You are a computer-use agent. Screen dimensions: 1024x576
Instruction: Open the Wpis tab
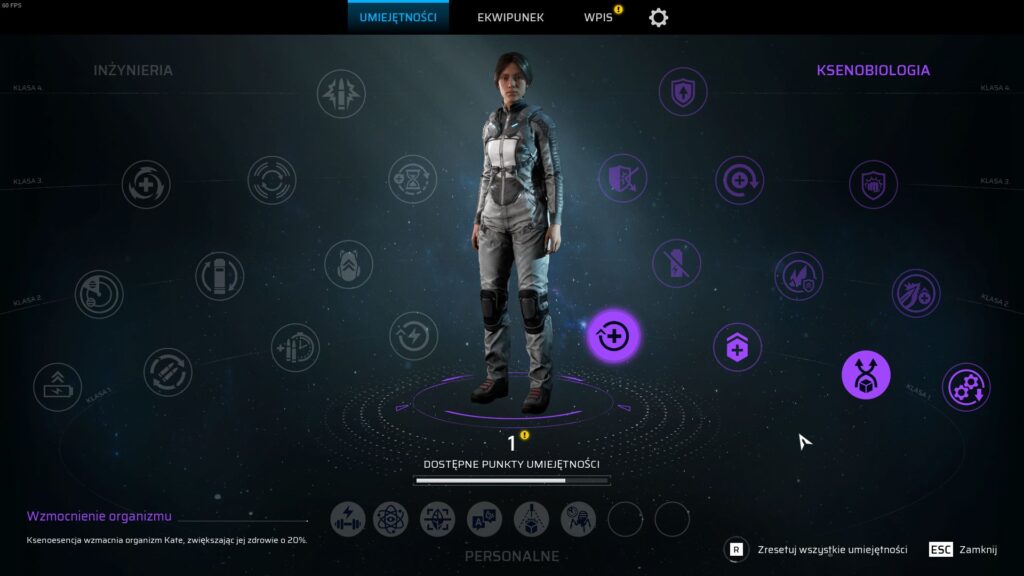(x=599, y=17)
